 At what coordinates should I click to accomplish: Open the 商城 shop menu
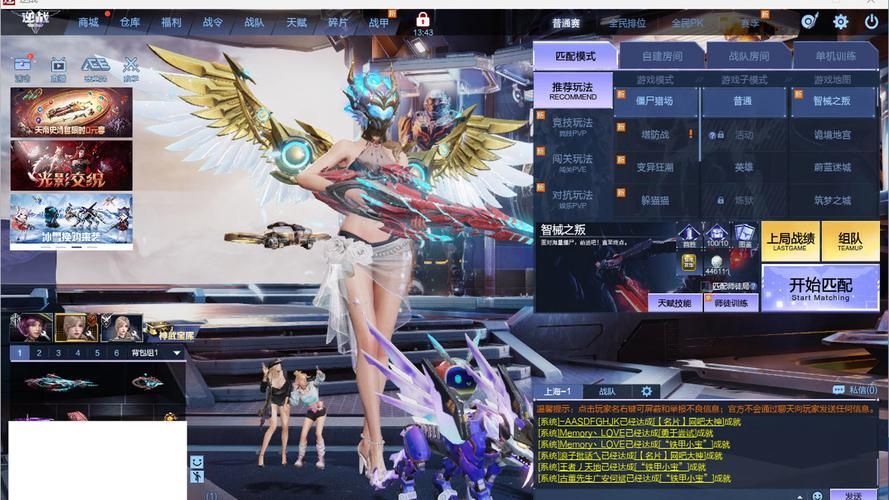pyautogui.click(x=89, y=22)
